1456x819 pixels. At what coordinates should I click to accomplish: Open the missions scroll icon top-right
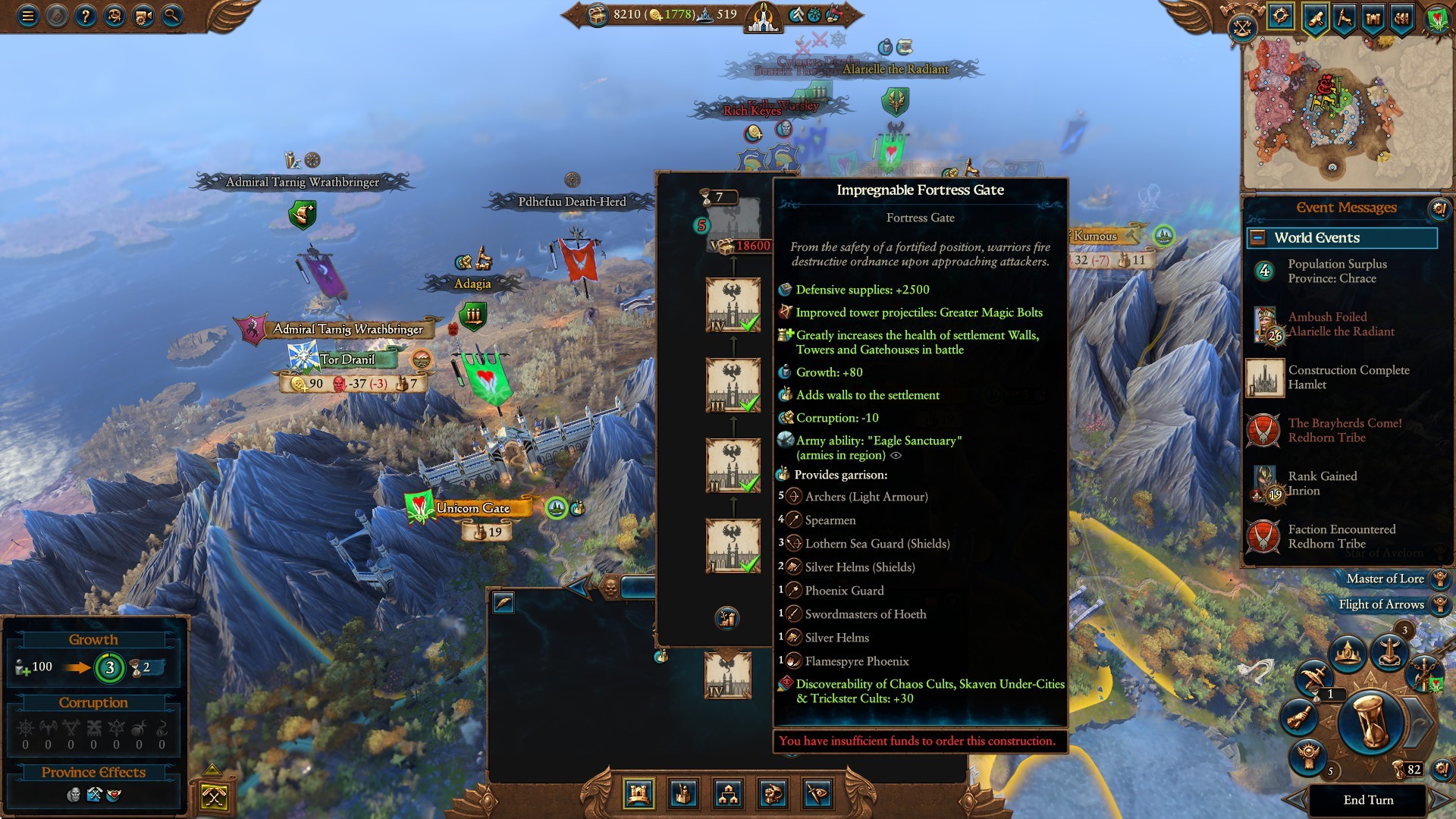pyautogui.click(x=1314, y=17)
